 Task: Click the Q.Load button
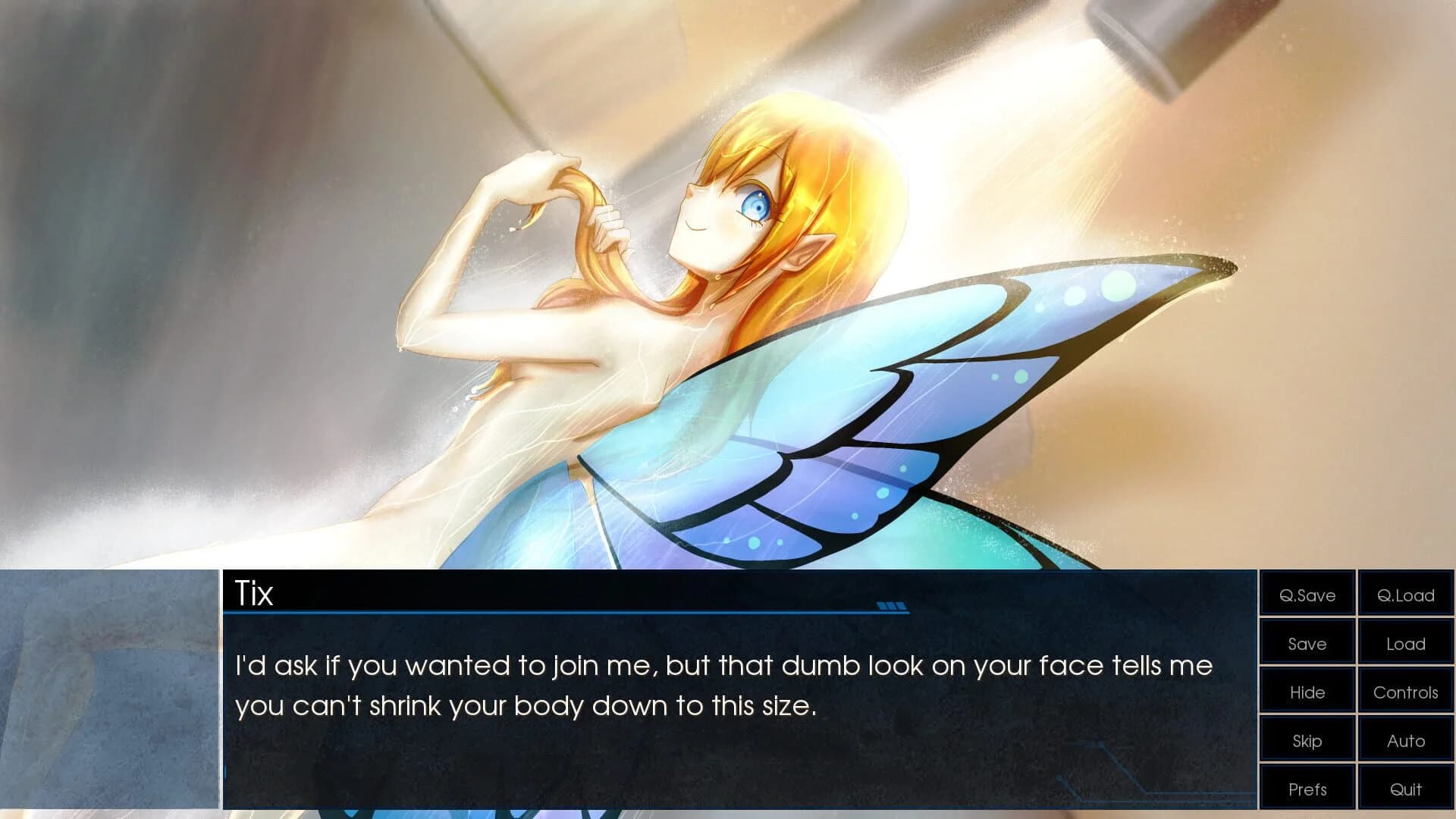[x=1405, y=595]
